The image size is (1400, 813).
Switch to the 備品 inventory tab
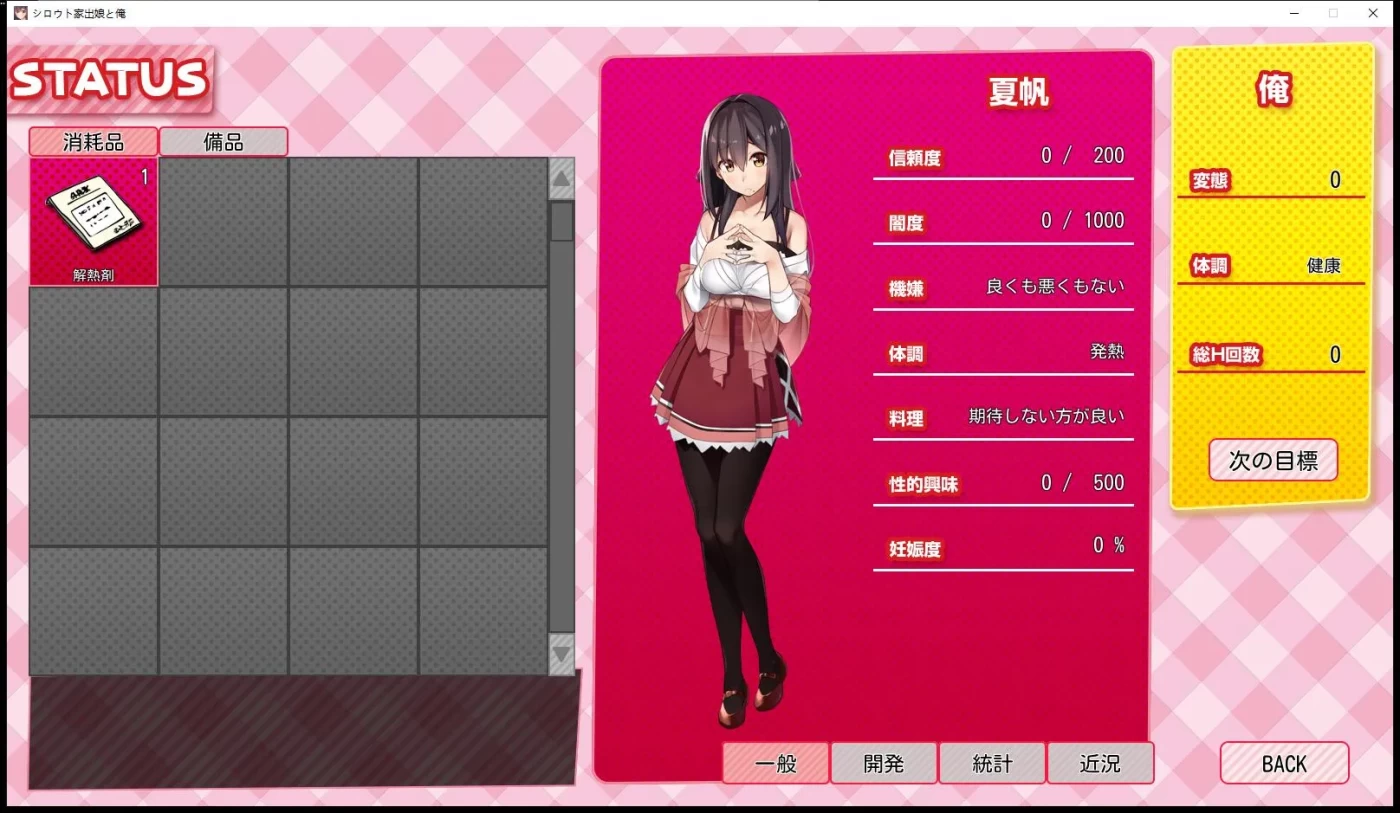pos(222,141)
